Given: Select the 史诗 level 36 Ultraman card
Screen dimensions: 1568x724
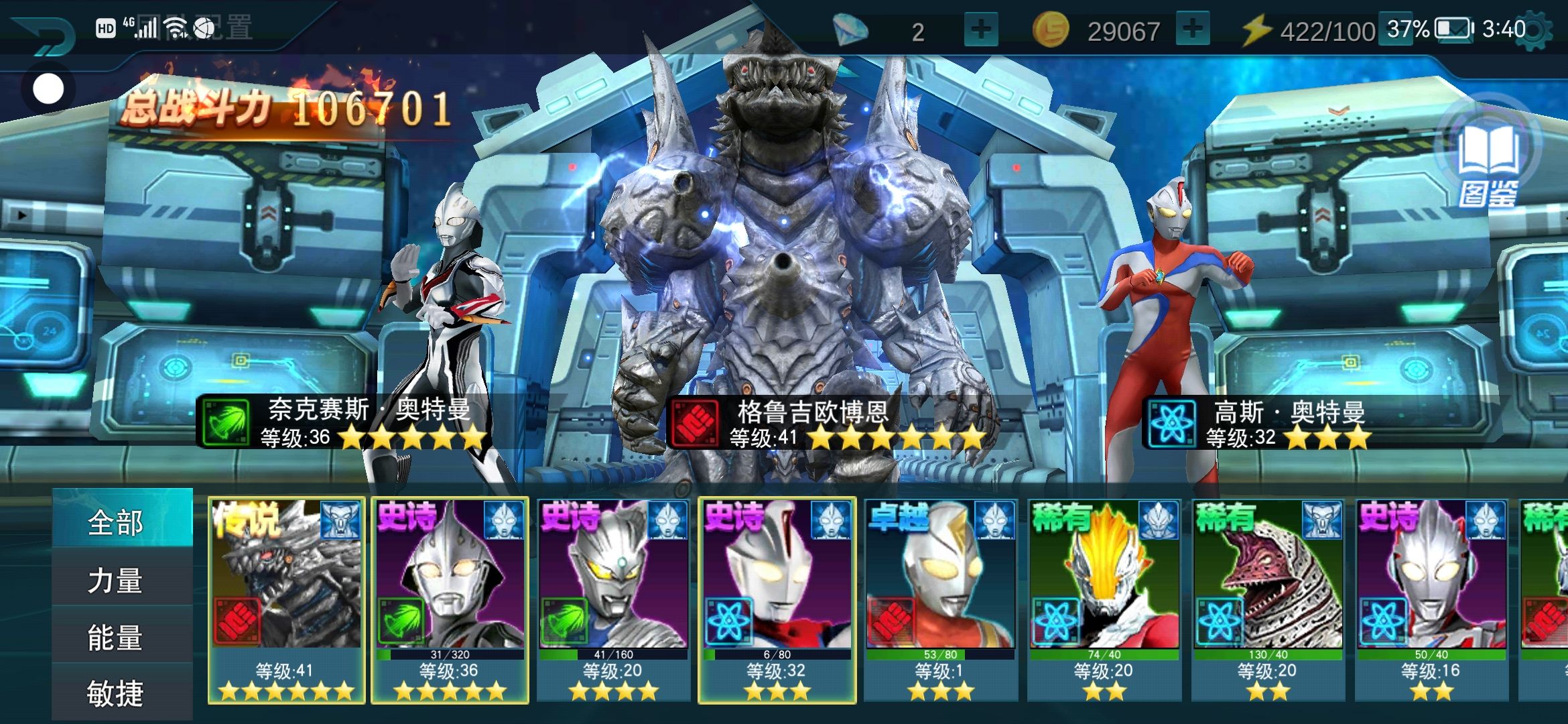Looking at the screenshot, I should tap(450, 600).
